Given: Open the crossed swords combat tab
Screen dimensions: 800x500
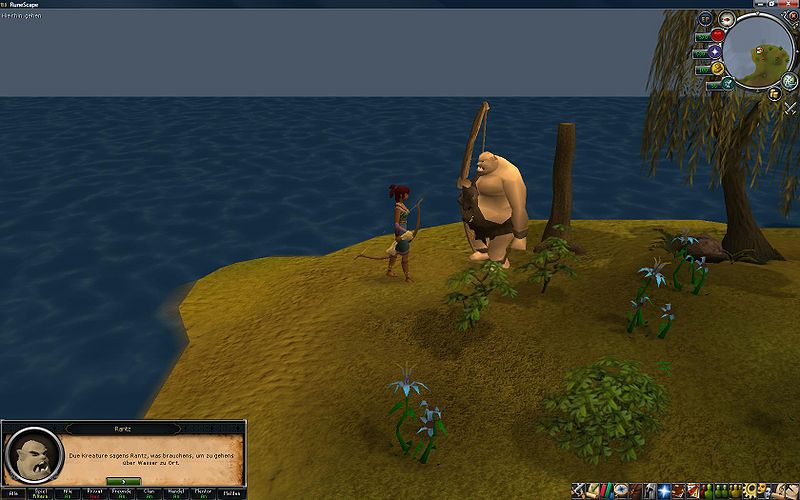Looking at the screenshot, I should 579,491.
